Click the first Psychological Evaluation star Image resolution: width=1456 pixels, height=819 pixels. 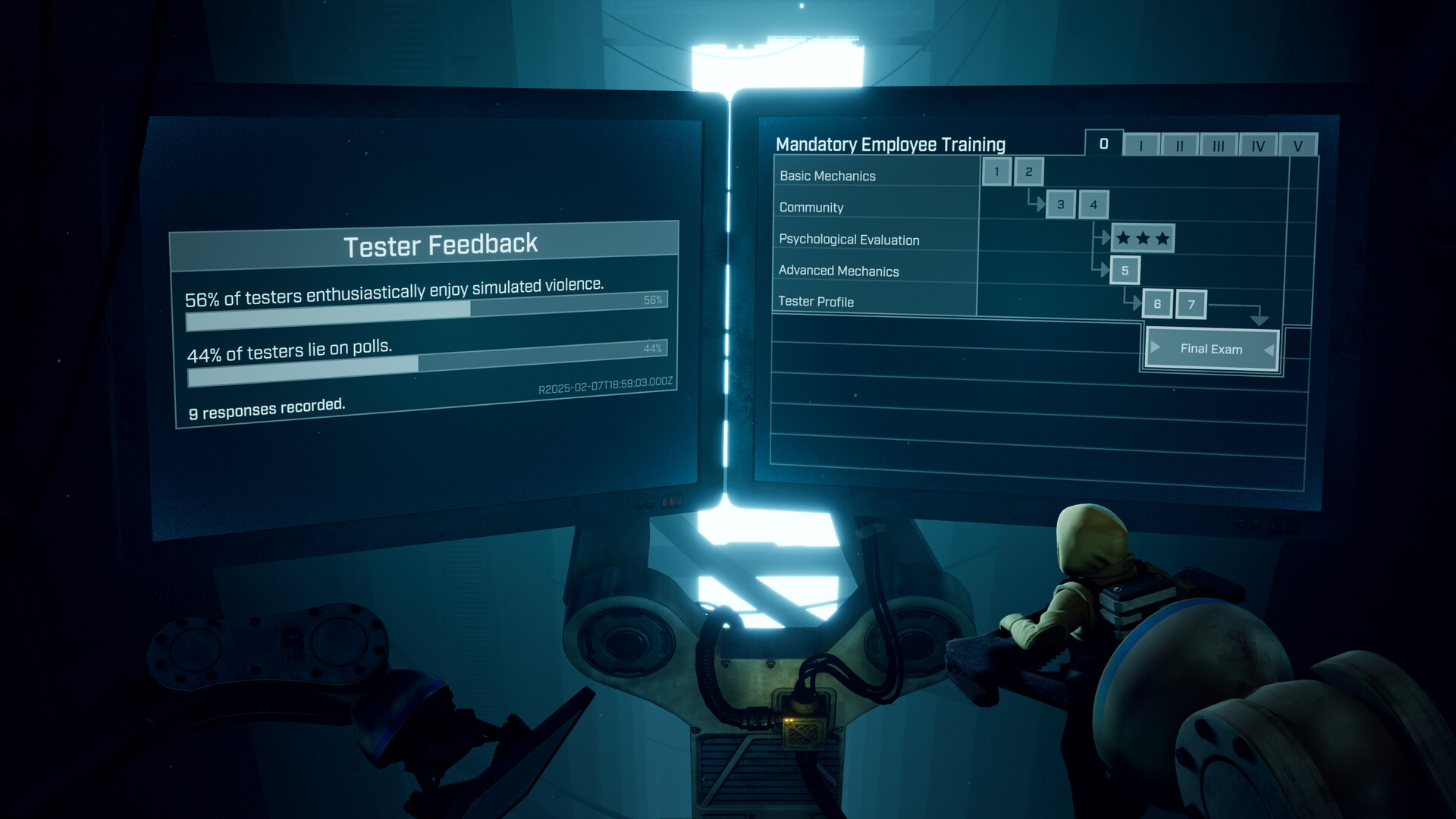pos(1122,238)
